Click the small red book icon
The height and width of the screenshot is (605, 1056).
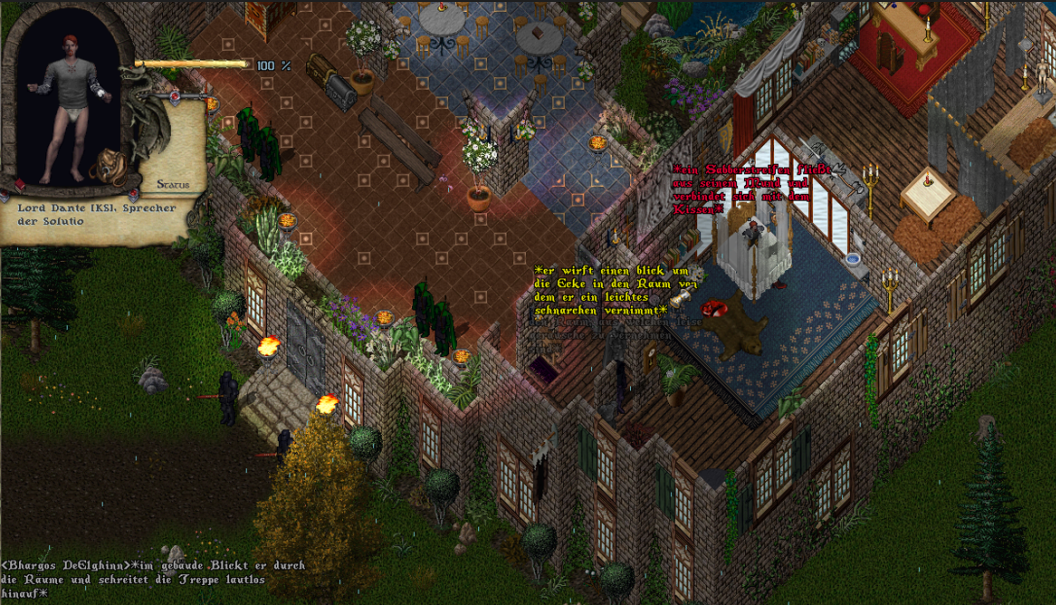19,186
